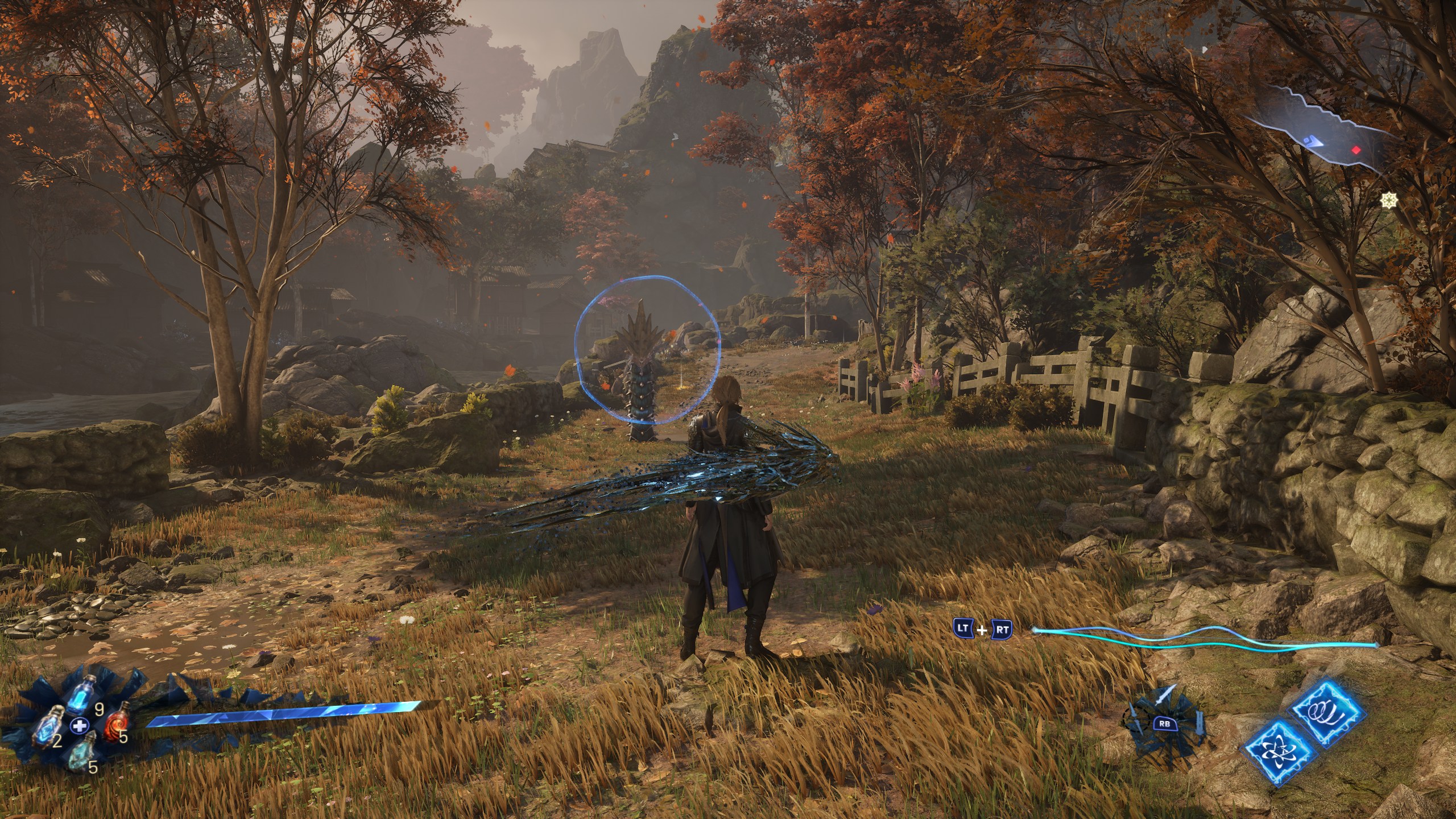Select the ornate blue flask with count 2
Screen dimensions: 1456x819
point(49,729)
